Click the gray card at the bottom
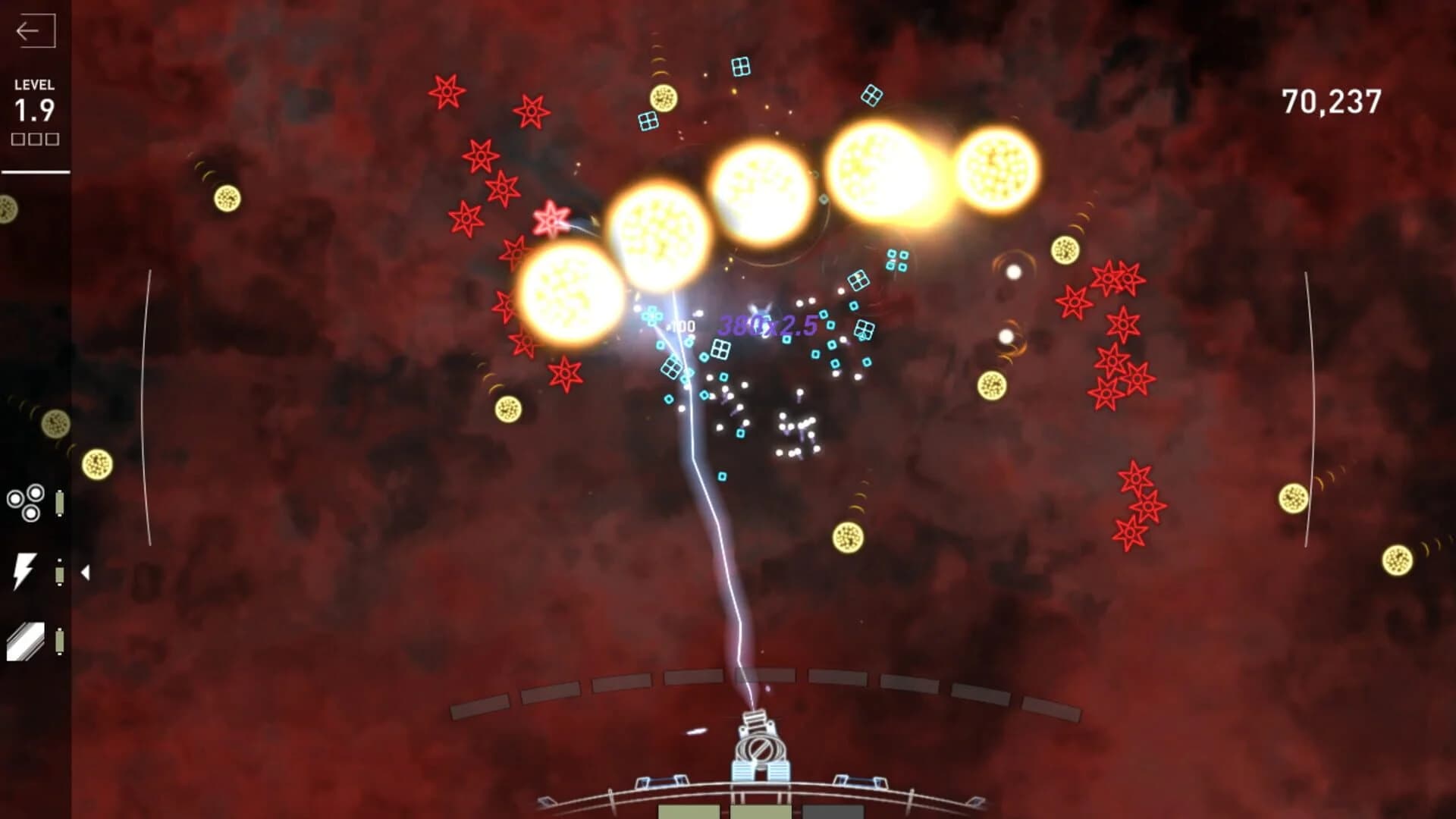The height and width of the screenshot is (819, 1456). [834, 814]
